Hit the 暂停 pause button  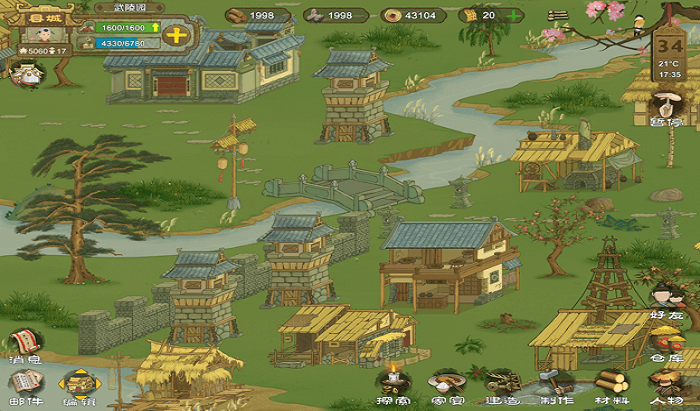(664, 108)
